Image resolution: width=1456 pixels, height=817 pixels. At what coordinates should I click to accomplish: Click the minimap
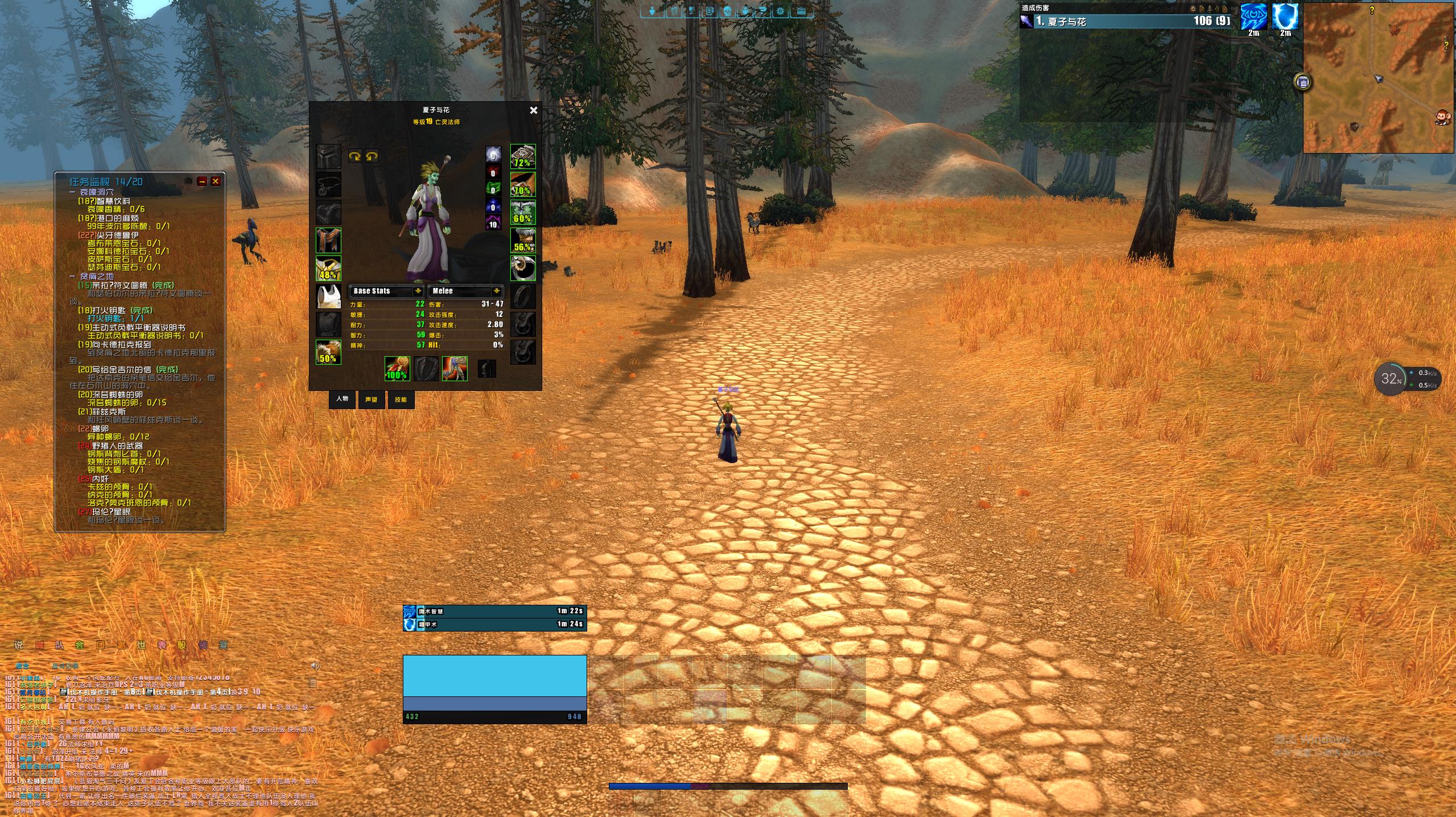(1378, 78)
